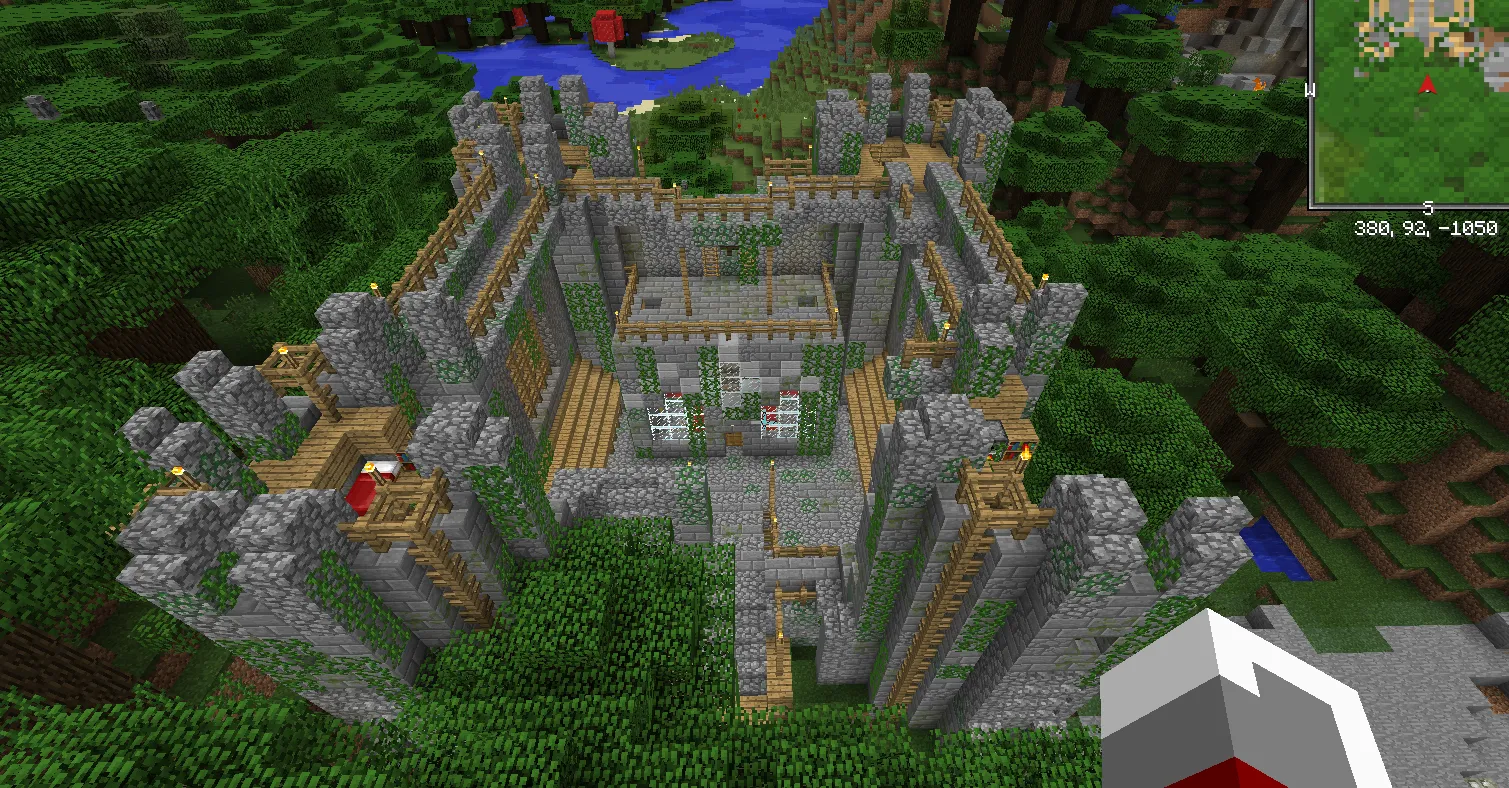Click the red player arrow on the minimap
This screenshot has height=788, width=1509.
pos(1426,87)
